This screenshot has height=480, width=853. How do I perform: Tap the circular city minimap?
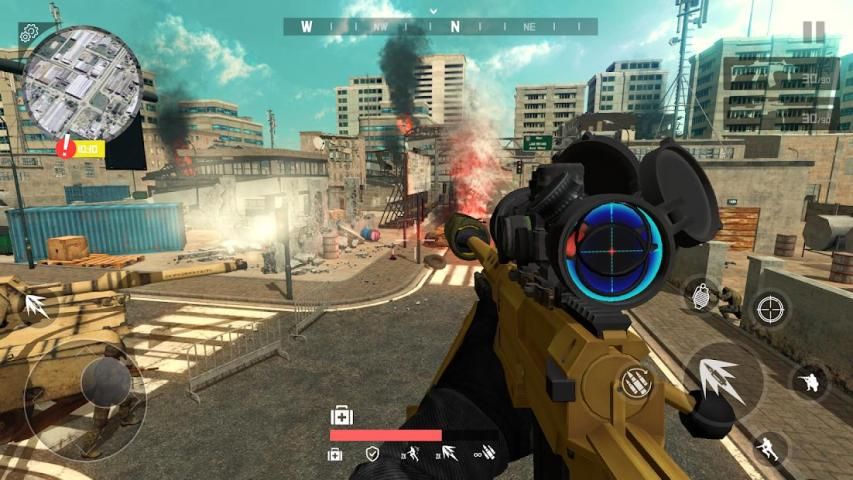(83, 84)
